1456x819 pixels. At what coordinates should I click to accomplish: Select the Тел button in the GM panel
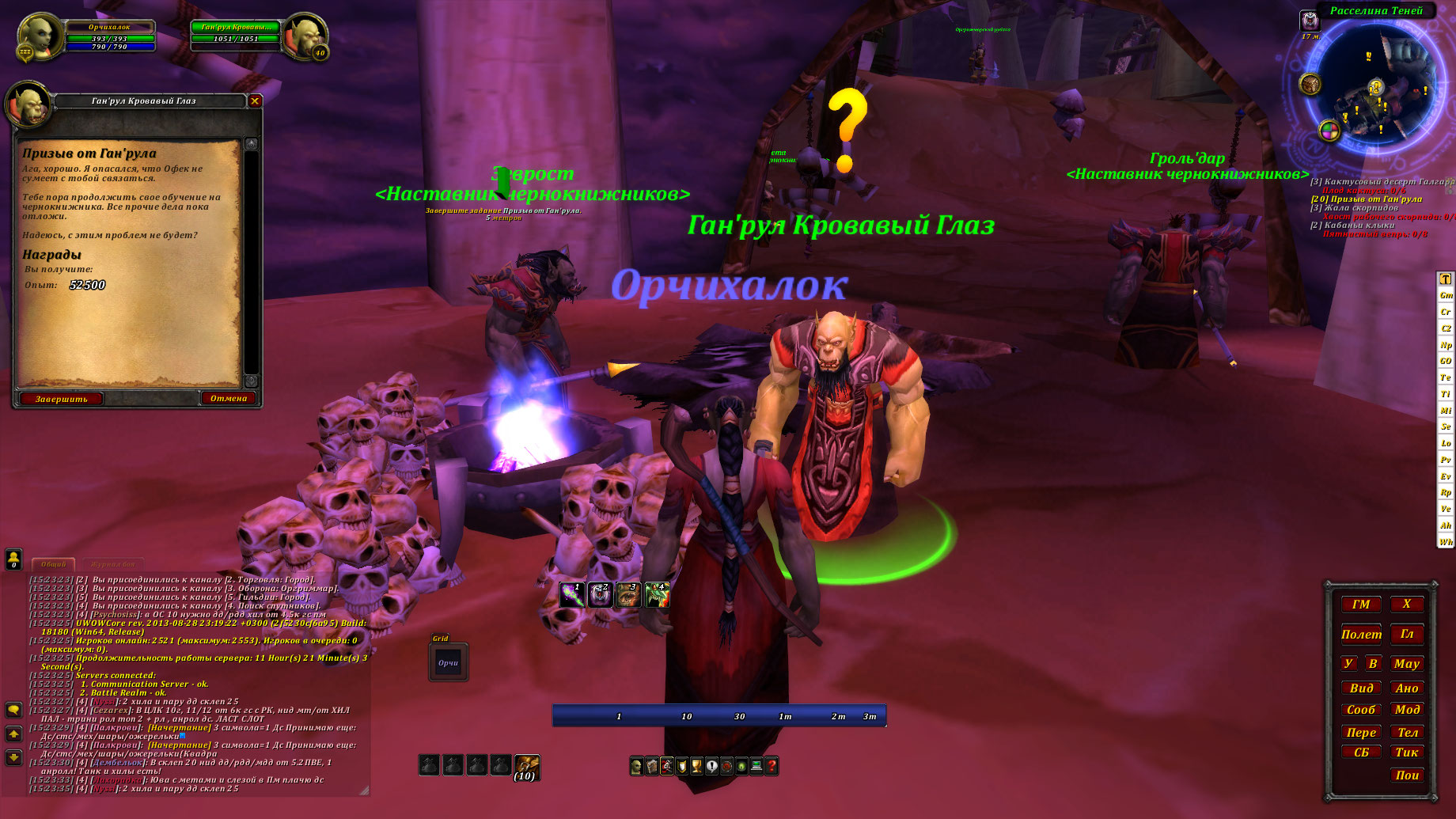click(1407, 732)
